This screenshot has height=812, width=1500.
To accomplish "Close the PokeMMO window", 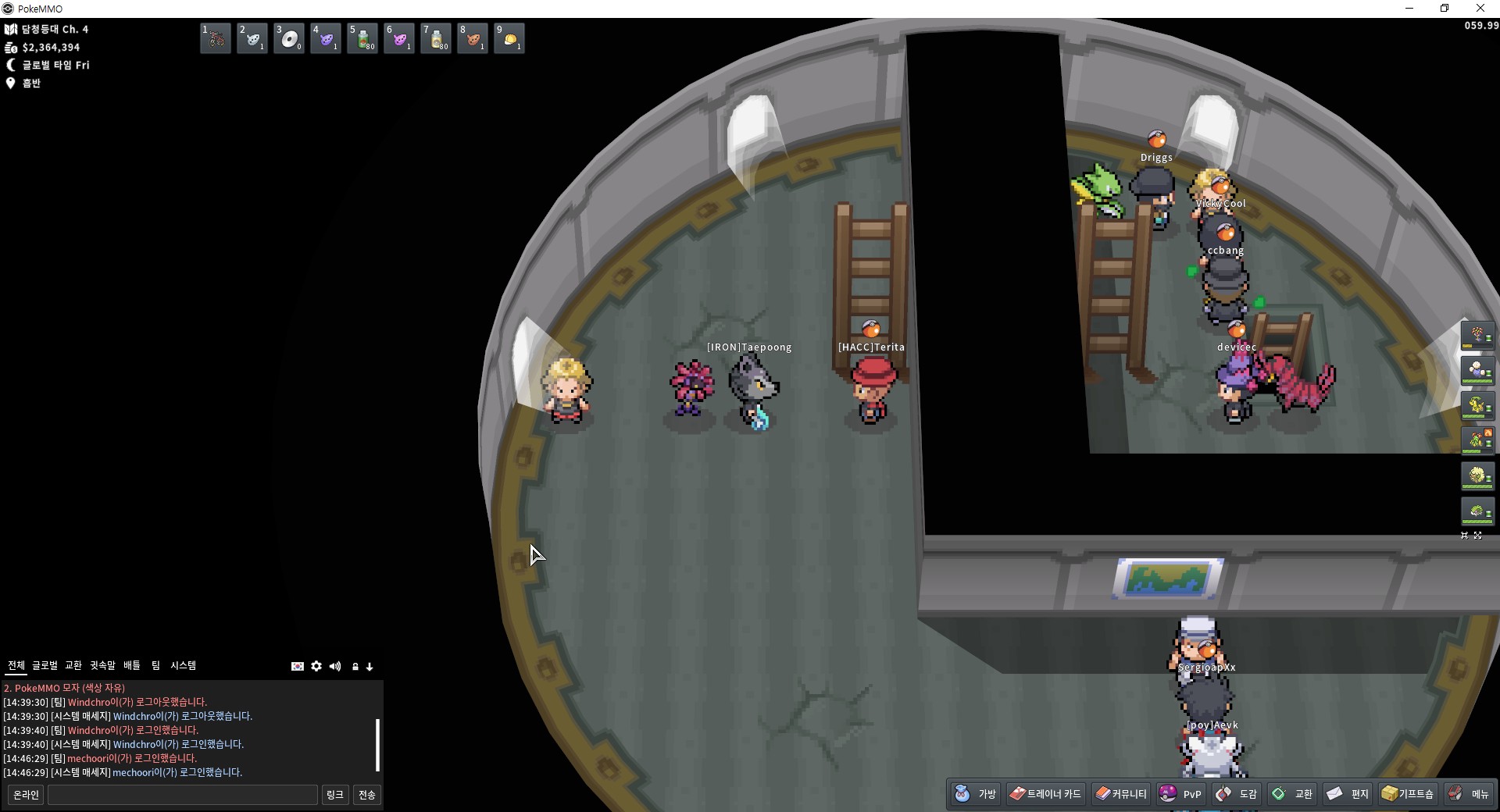I will tap(1480, 9).
